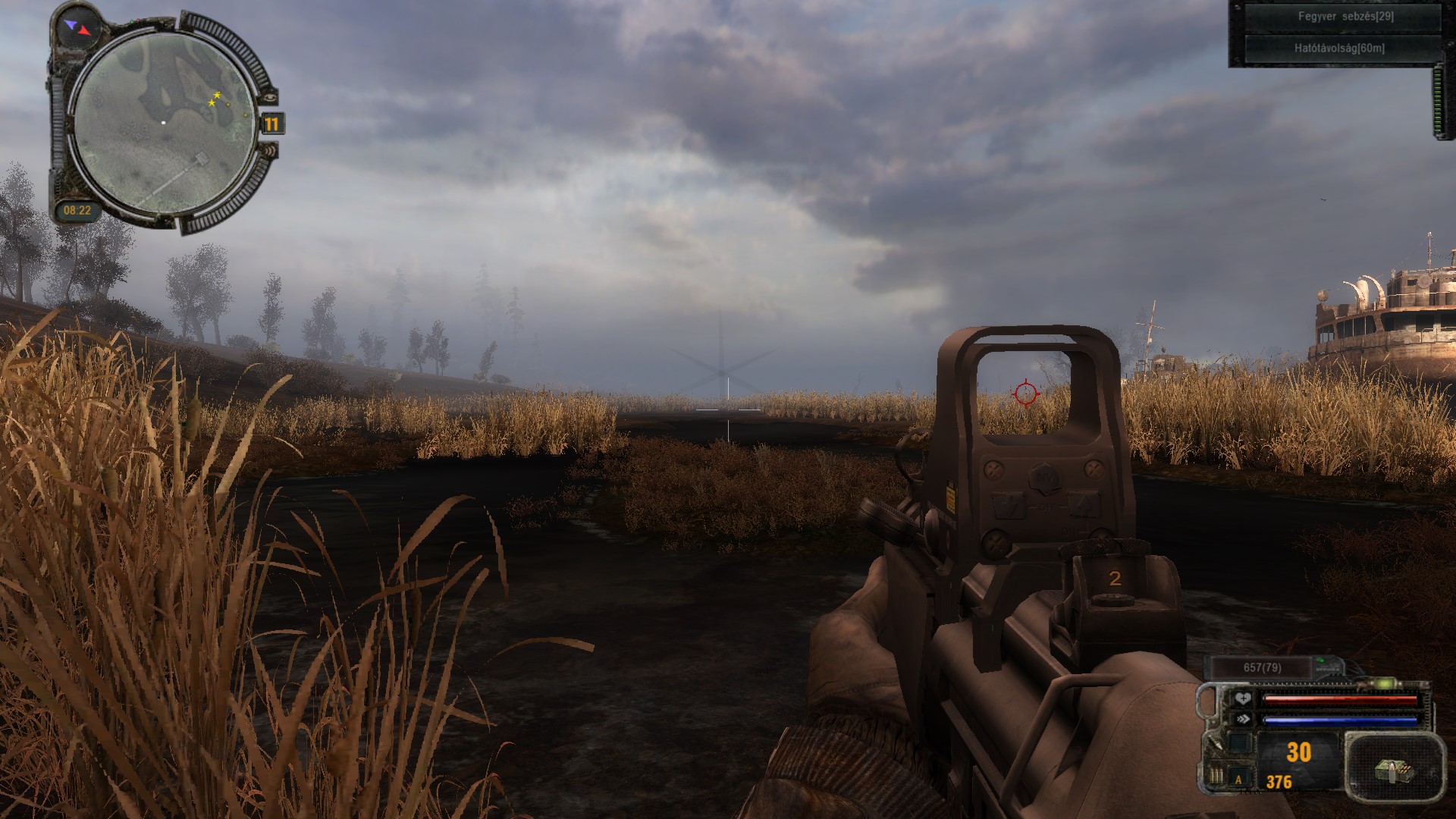This screenshot has height=819, width=1456.
Task: Click the heart health icon
Action: coord(1242,698)
